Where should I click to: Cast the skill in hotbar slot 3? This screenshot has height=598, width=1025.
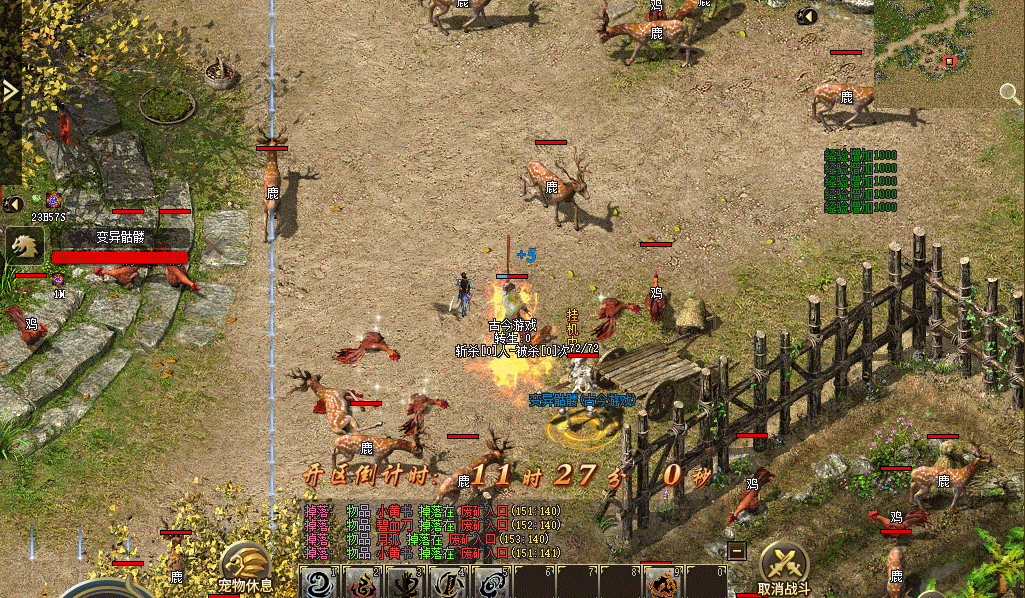coord(405,582)
